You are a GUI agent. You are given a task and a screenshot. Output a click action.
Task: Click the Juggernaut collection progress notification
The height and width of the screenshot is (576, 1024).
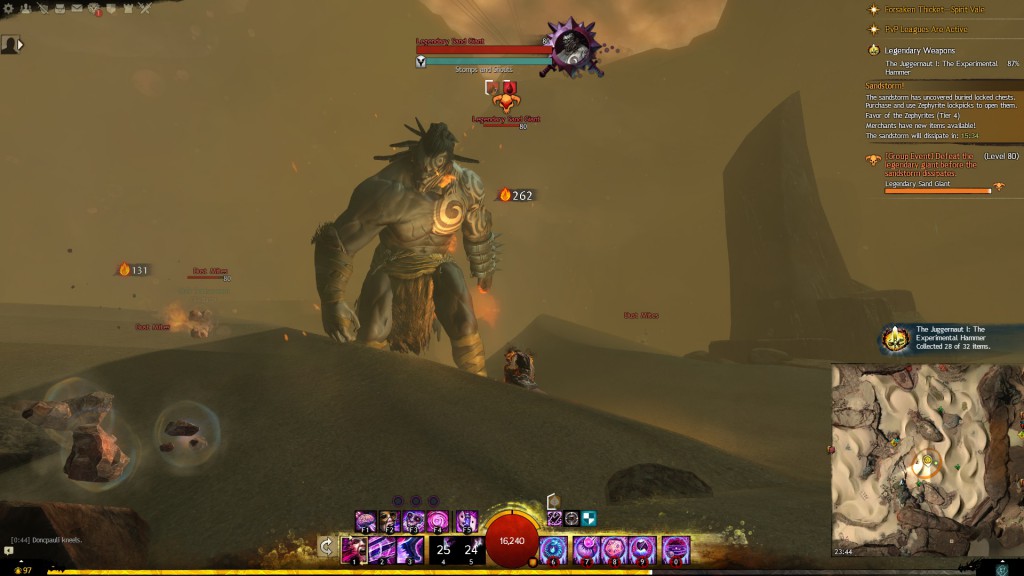[x=950, y=338]
